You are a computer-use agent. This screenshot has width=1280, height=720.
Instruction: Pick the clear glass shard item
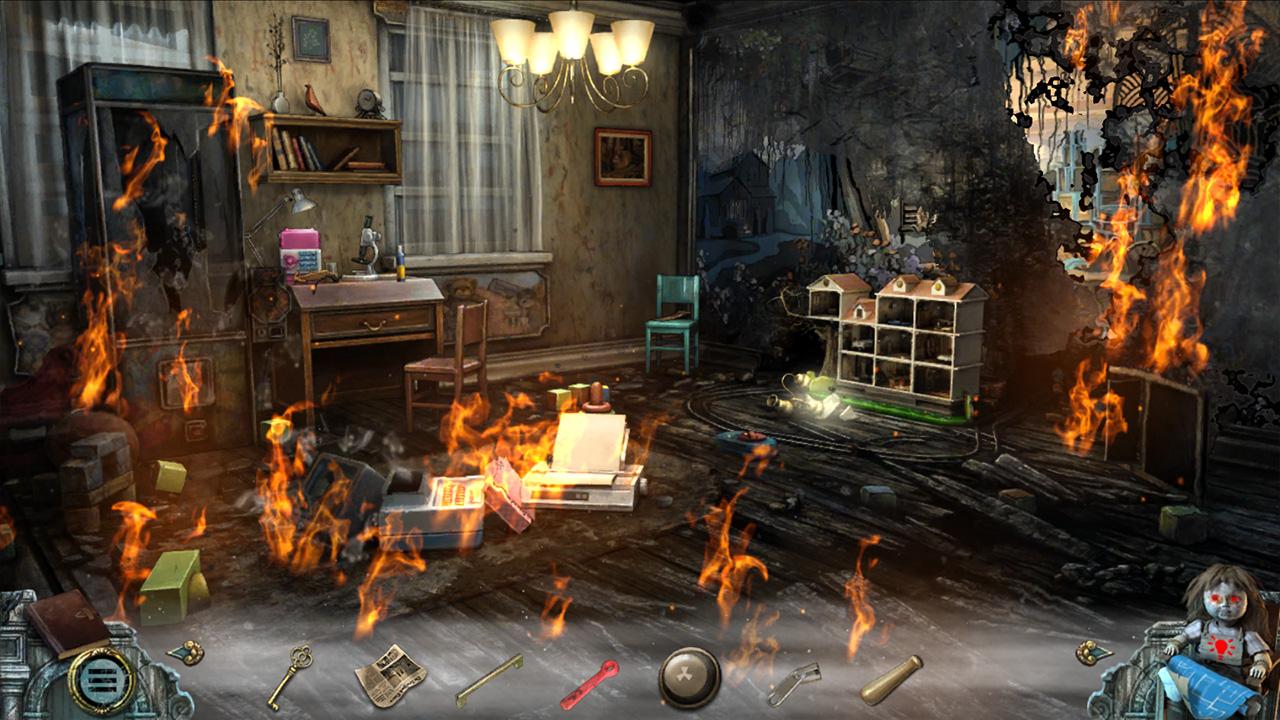(793, 683)
